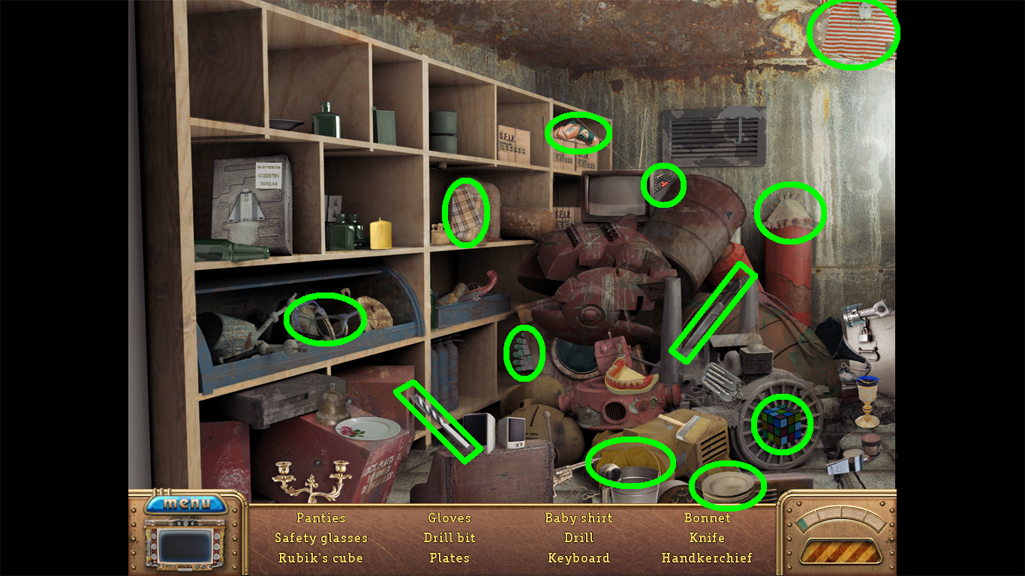Open the blue menu button

[x=186, y=503]
